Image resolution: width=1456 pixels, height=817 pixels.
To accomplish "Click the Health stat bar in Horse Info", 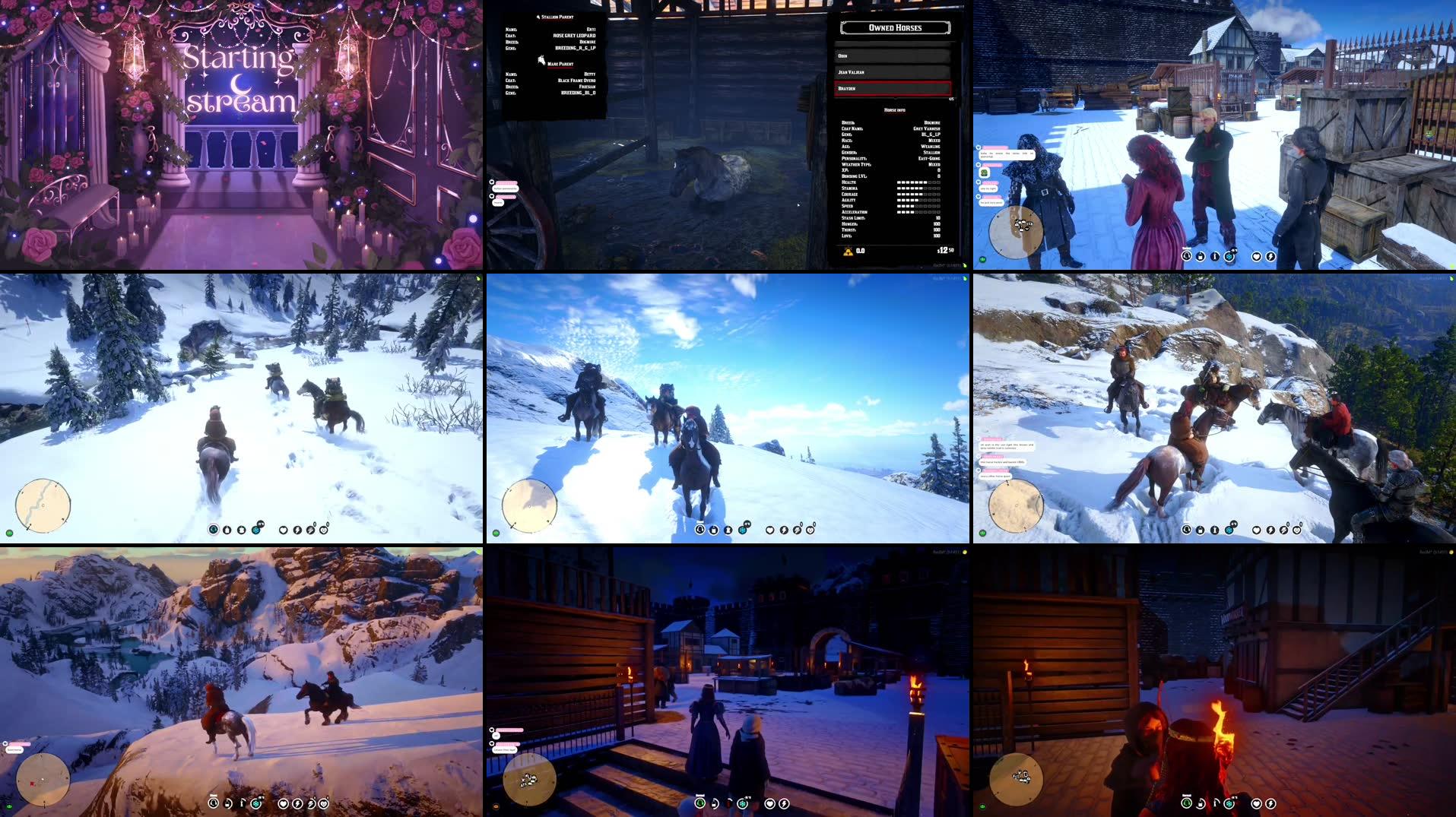I will [x=919, y=182].
